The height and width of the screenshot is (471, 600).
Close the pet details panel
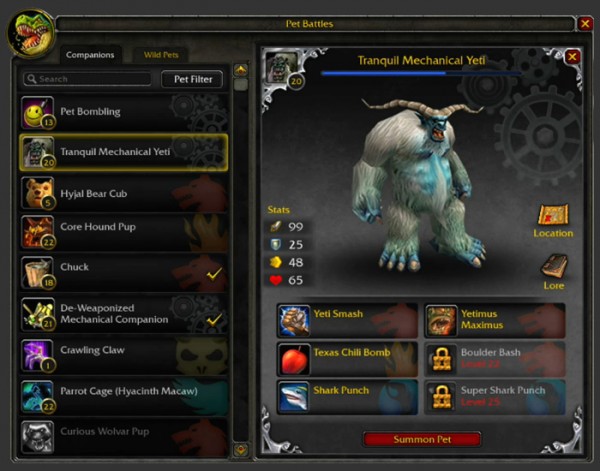[572, 57]
